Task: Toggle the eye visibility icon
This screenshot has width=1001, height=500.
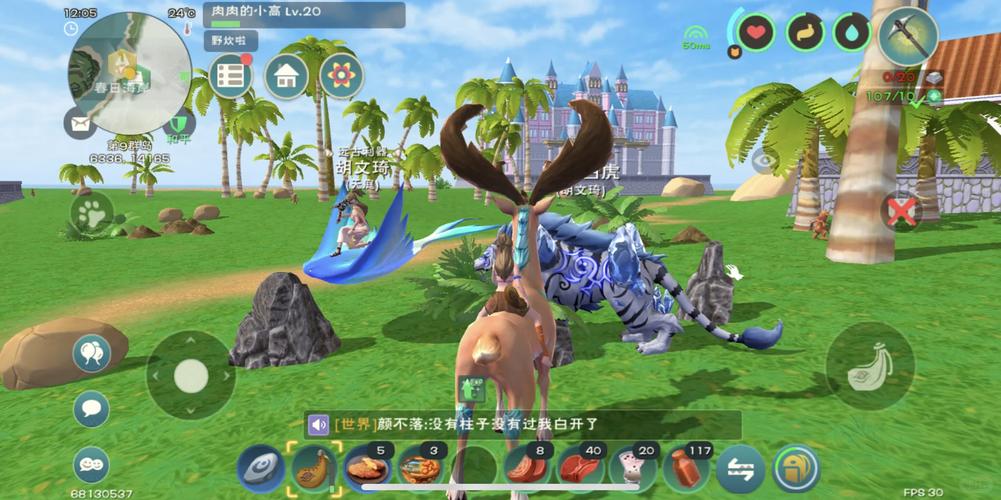Action: pyautogui.click(x=765, y=159)
